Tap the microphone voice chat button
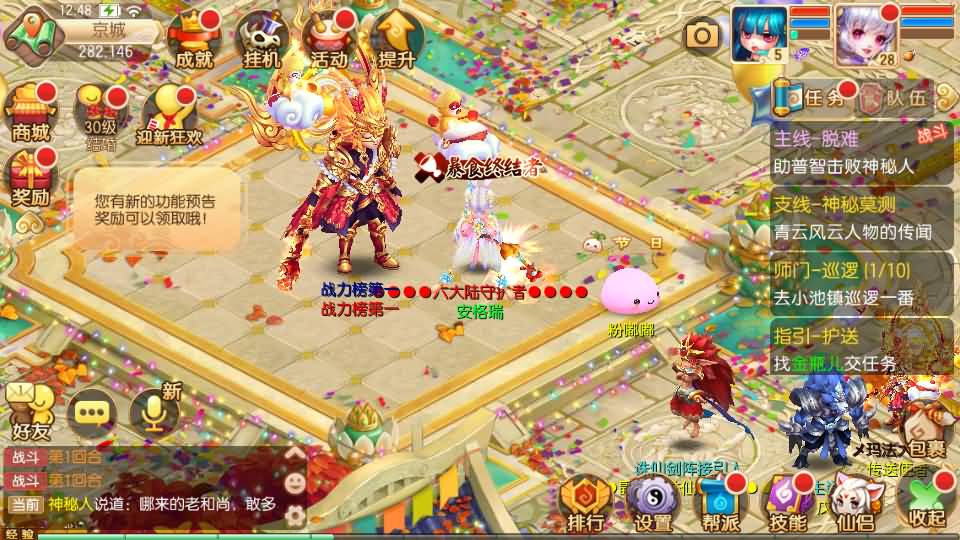This screenshot has height=540, width=960. coord(154,412)
